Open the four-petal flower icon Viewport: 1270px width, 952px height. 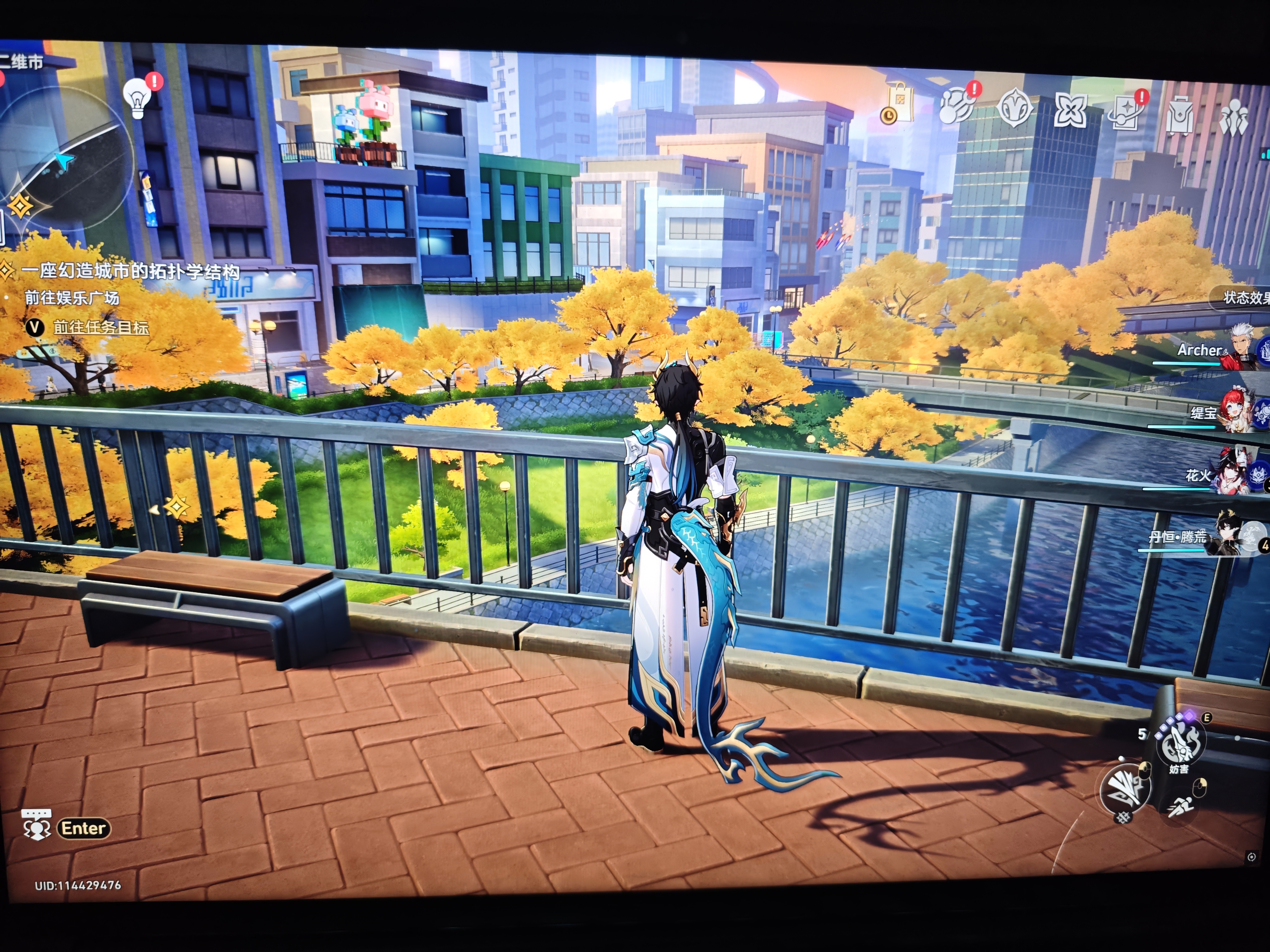tap(1070, 110)
